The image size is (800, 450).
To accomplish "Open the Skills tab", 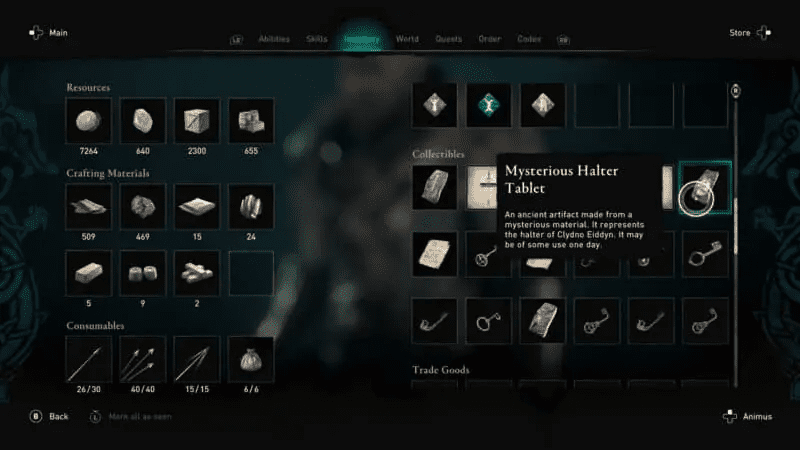I will coord(314,40).
